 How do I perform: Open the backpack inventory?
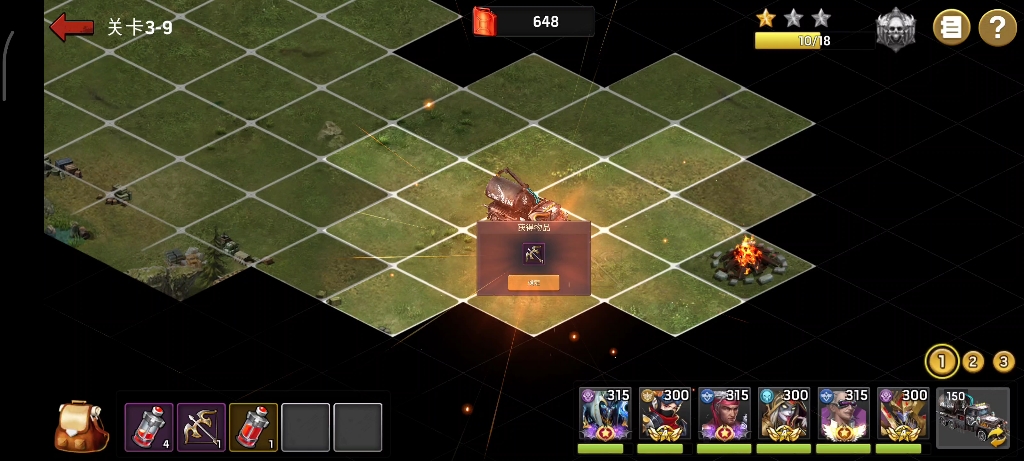[82, 426]
